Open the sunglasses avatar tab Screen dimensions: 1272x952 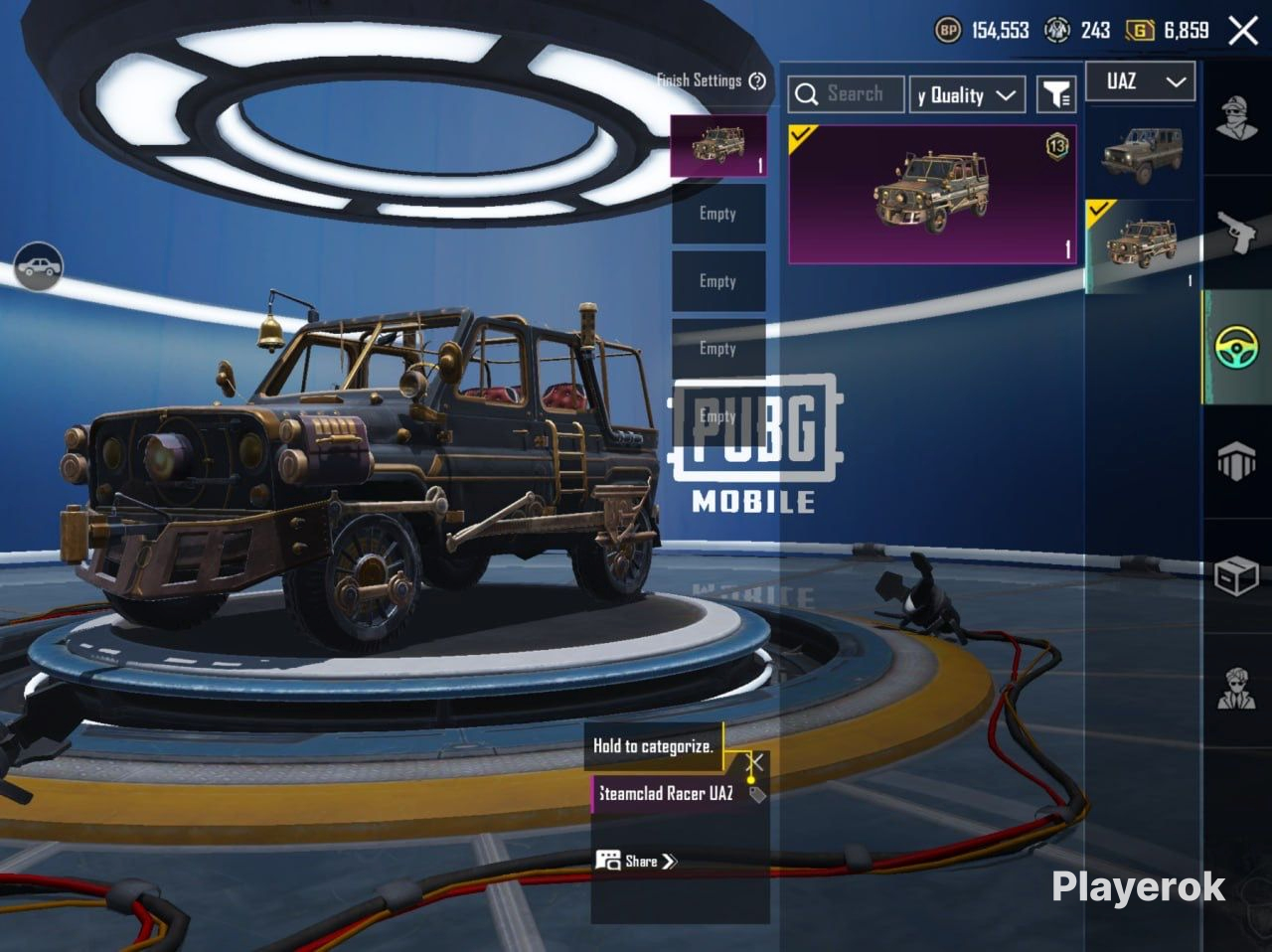pos(1236,689)
